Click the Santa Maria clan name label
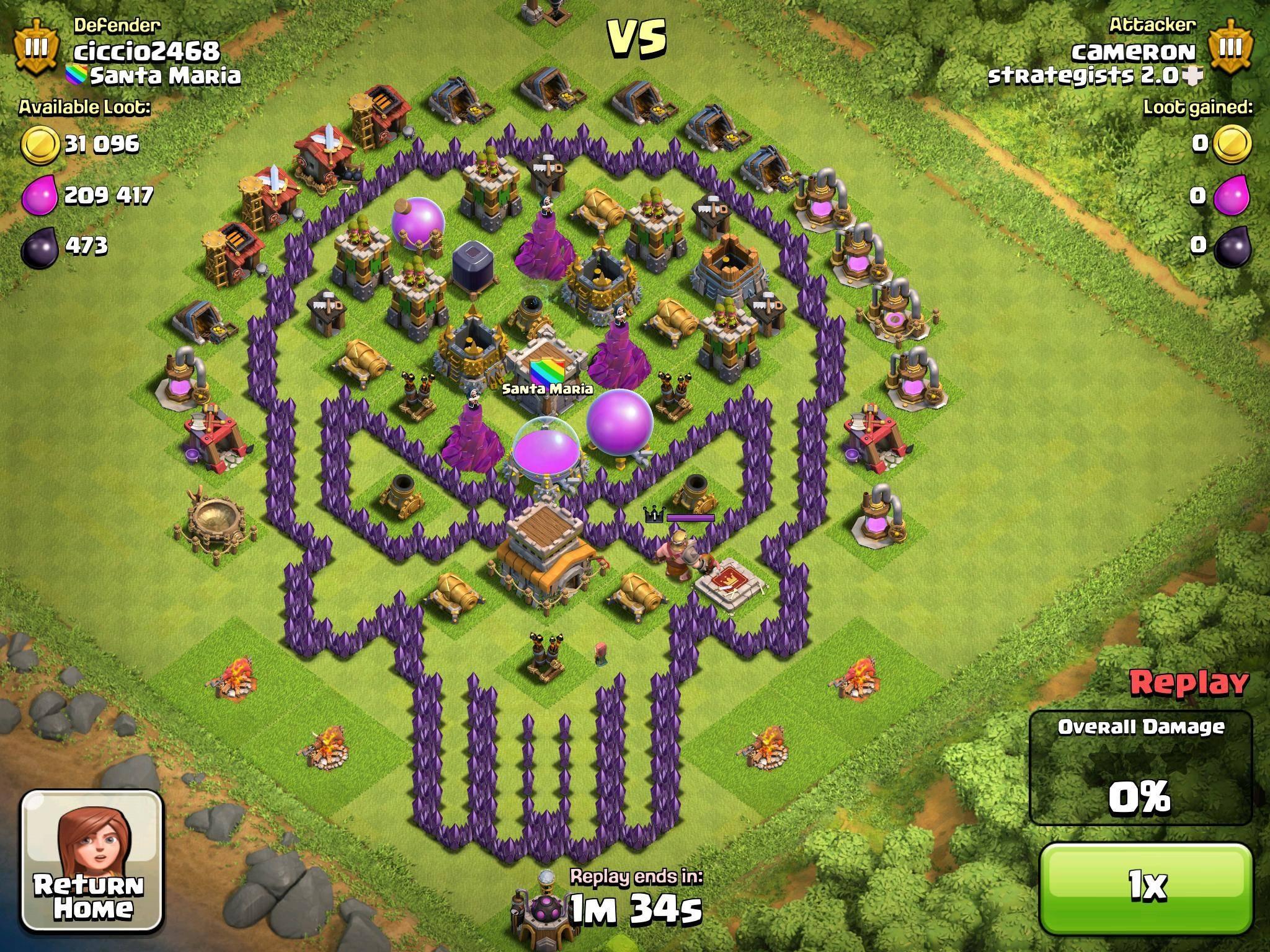1270x952 pixels. click(167, 74)
